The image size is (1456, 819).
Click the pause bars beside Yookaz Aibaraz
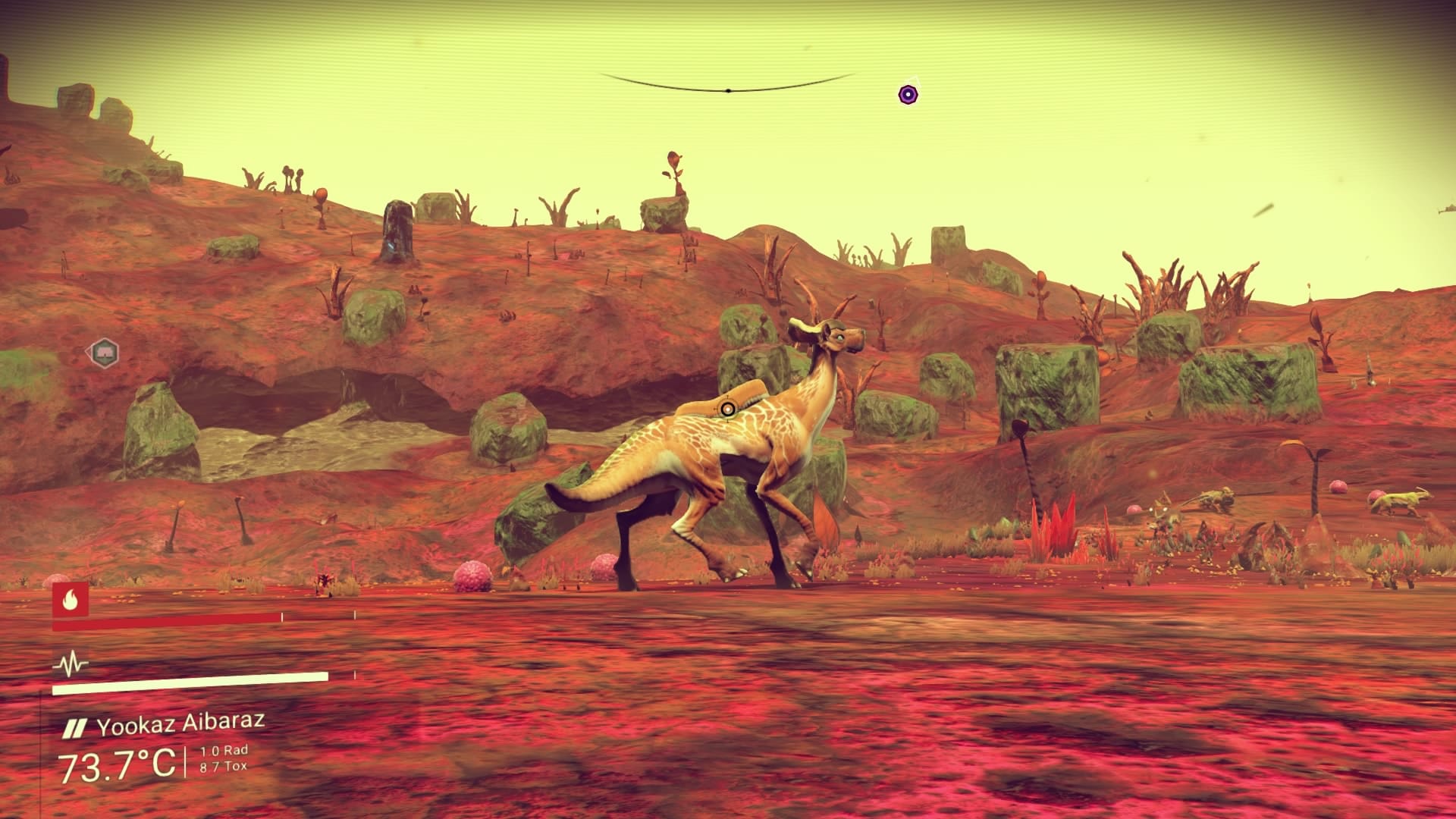click(x=75, y=729)
